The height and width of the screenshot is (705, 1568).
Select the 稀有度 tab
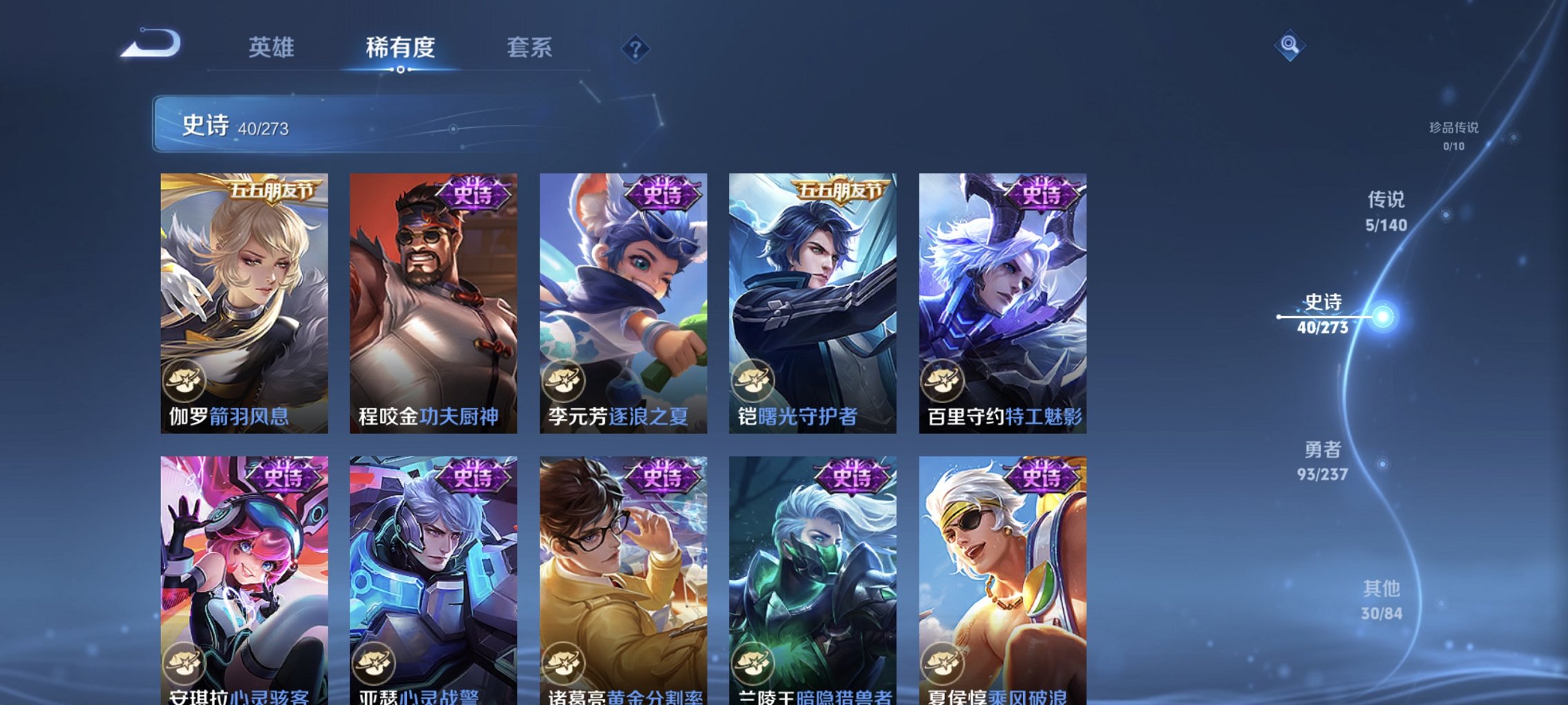(399, 48)
